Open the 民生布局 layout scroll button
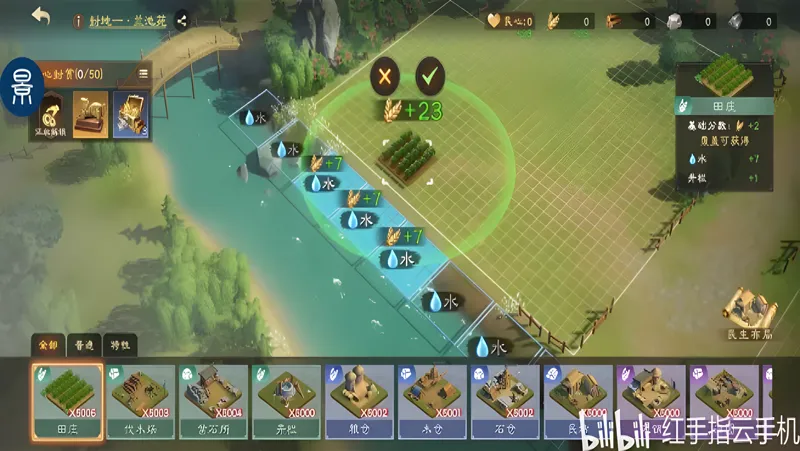This screenshot has width=800, height=451. (x=749, y=313)
